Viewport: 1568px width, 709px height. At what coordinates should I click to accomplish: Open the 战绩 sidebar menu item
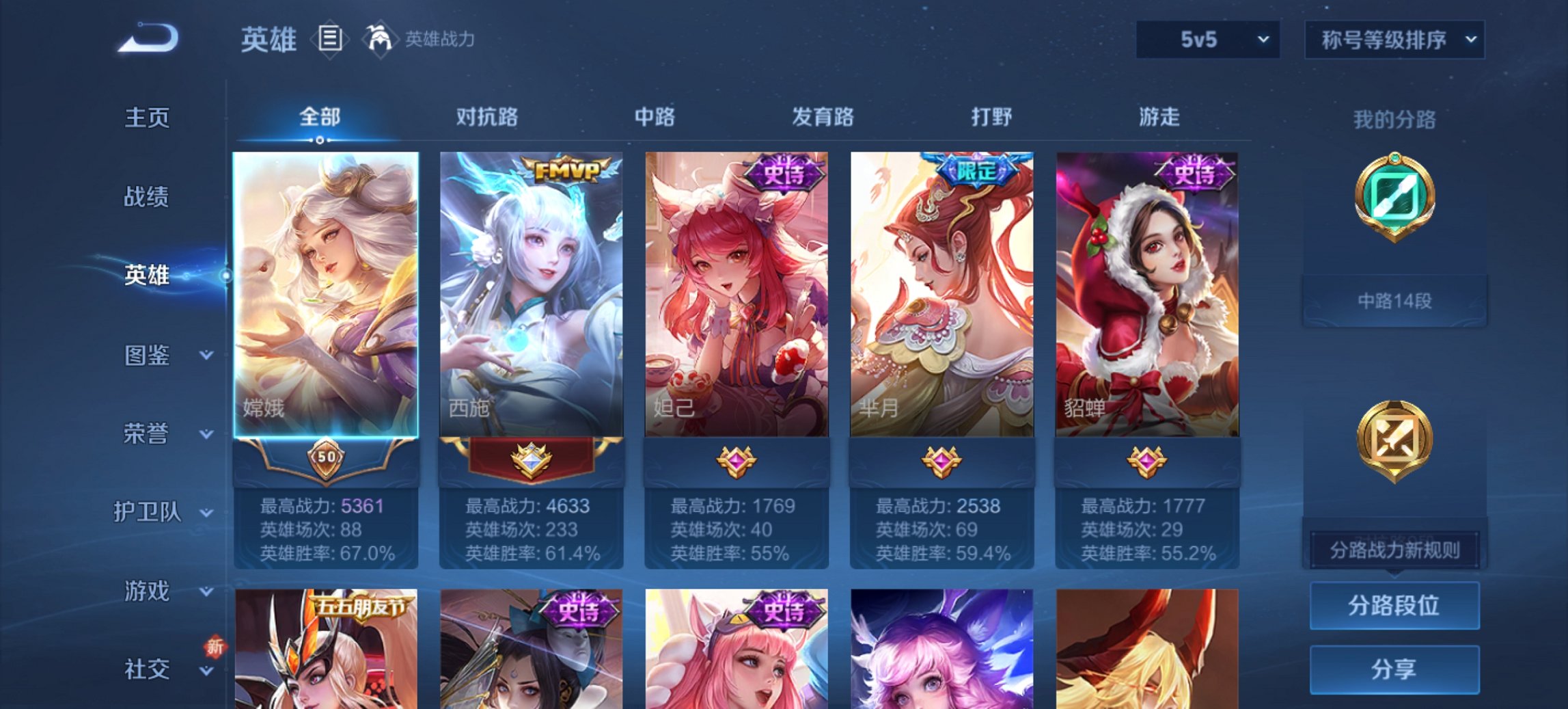(148, 197)
